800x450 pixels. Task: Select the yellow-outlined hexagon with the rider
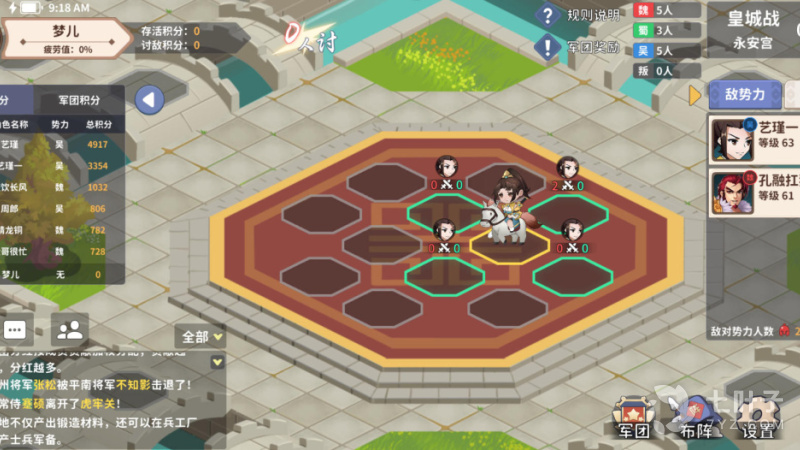510,243
